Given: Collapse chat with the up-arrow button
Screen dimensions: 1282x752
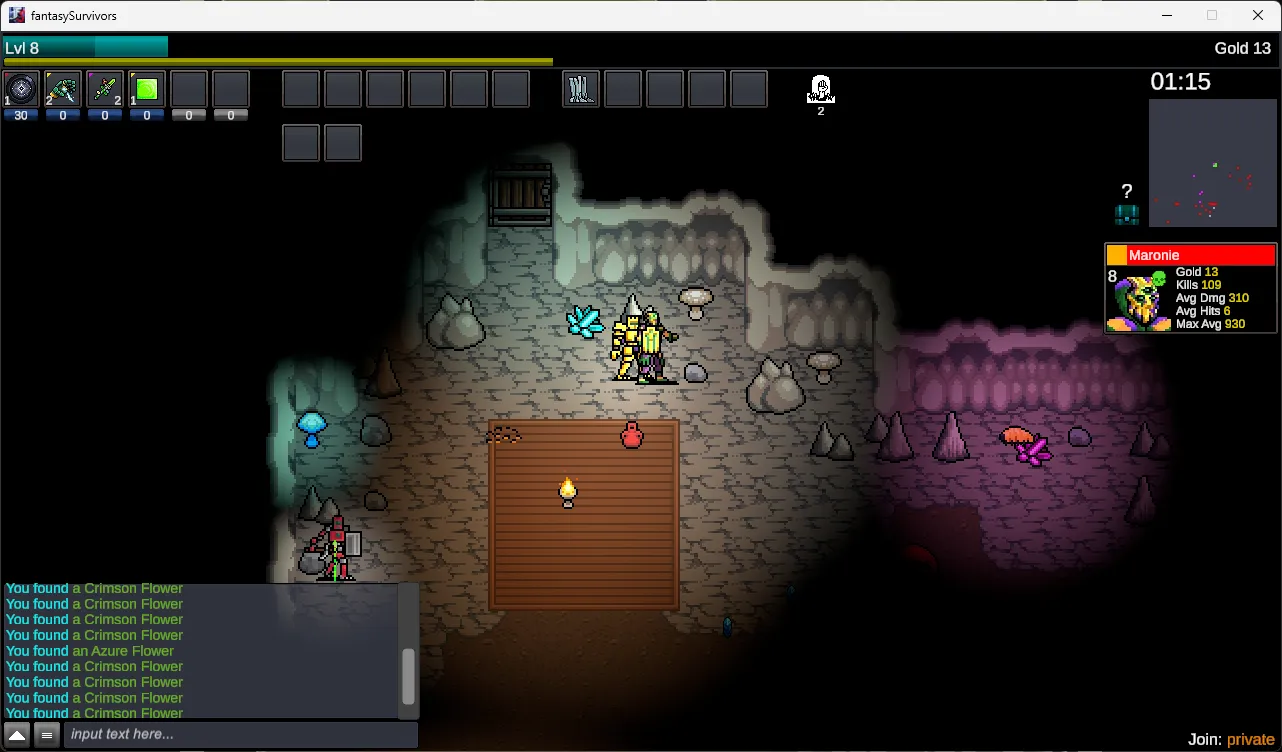Looking at the screenshot, I should [17, 735].
